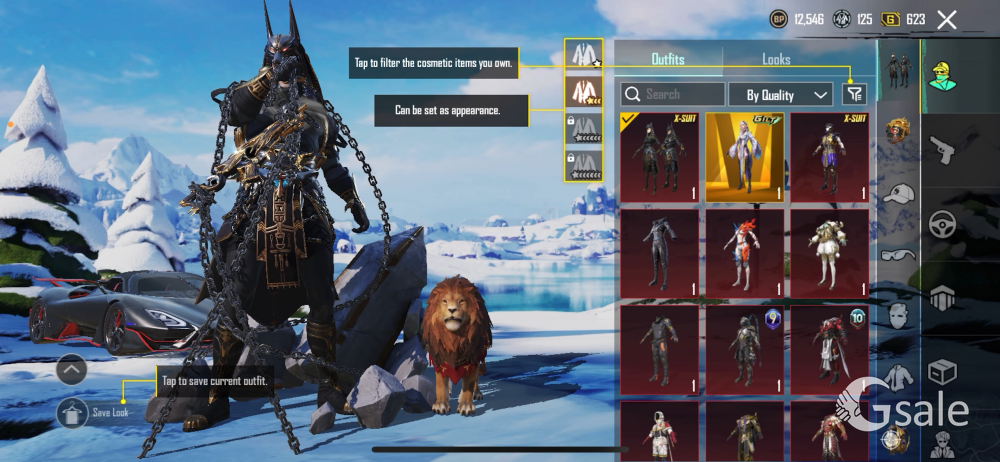The width and height of the screenshot is (1000, 462).
Task: Select the cap headwear category
Action: (x=897, y=194)
